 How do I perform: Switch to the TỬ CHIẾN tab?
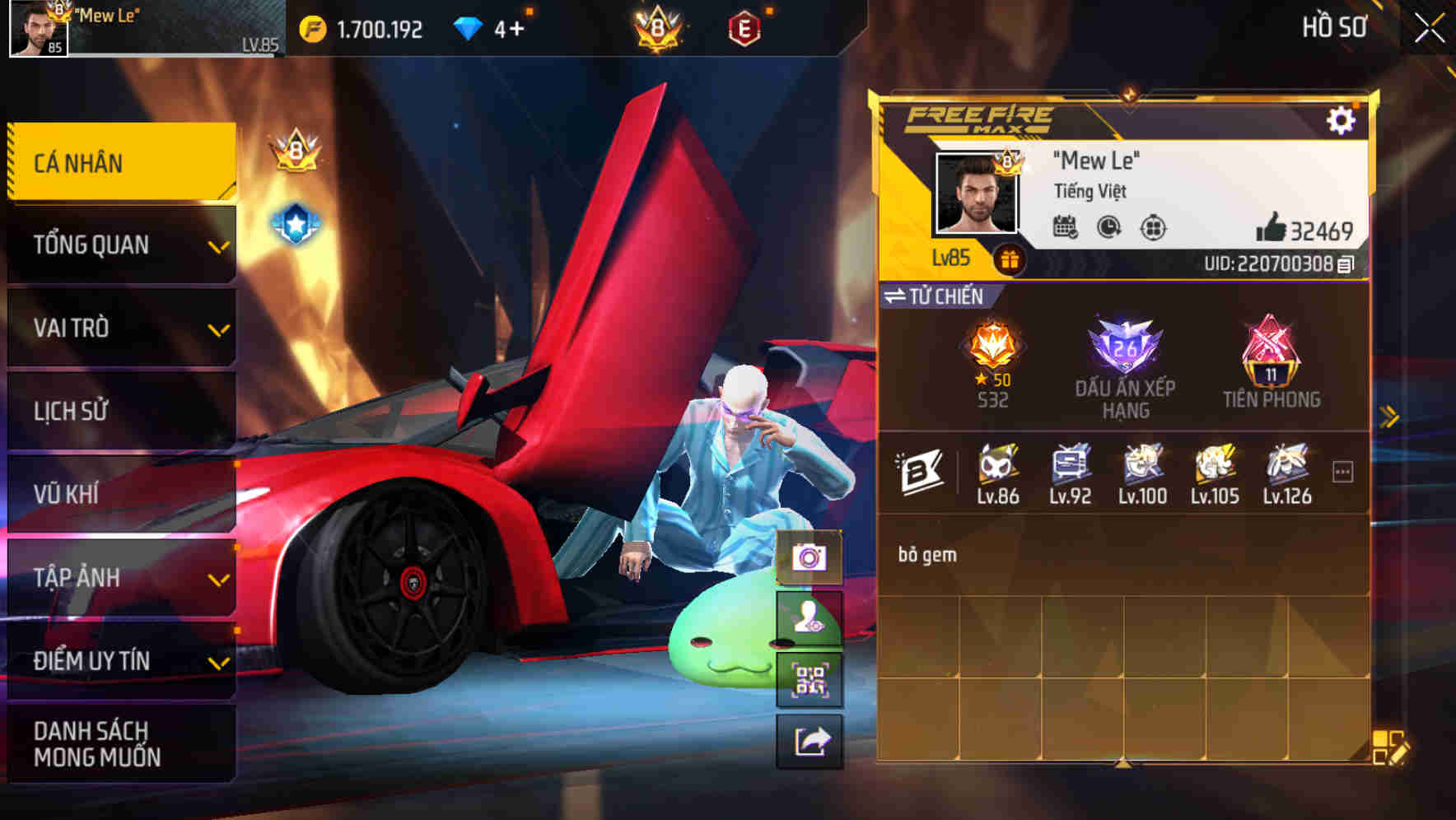pos(943,296)
